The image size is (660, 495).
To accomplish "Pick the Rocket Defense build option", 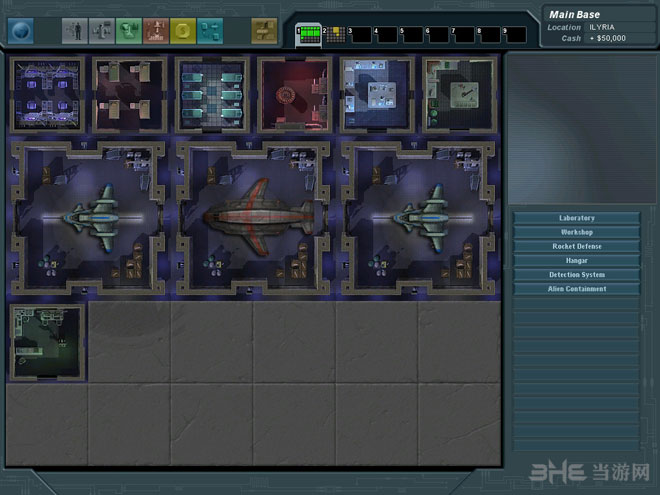I will point(576,246).
